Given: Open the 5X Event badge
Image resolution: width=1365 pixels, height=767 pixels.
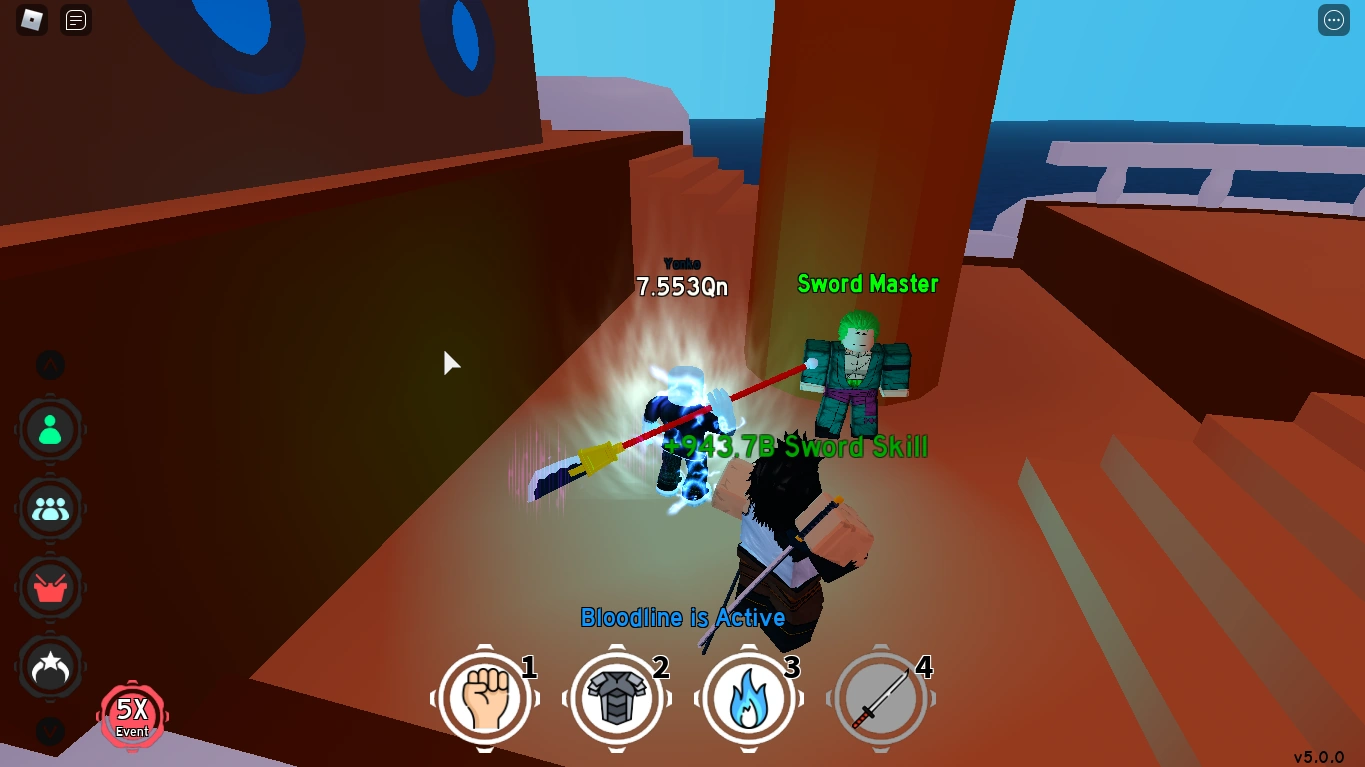Looking at the screenshot, I should tap(131, 716).
